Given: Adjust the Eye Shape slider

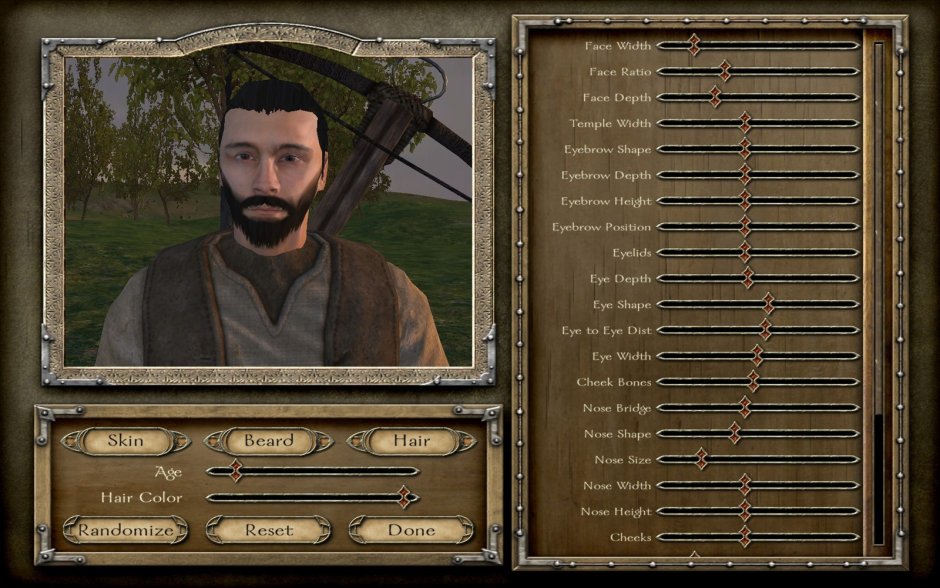Looking at the screenshot, I should [768, 304].
